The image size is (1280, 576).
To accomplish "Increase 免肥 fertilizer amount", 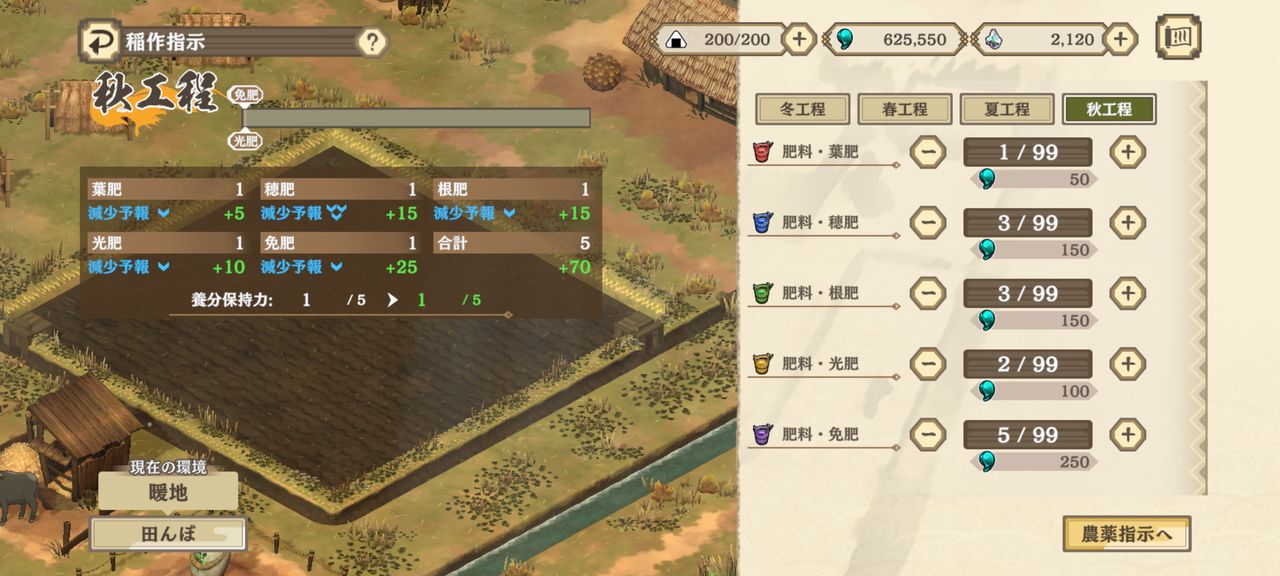I will [x=1127, y=434].
